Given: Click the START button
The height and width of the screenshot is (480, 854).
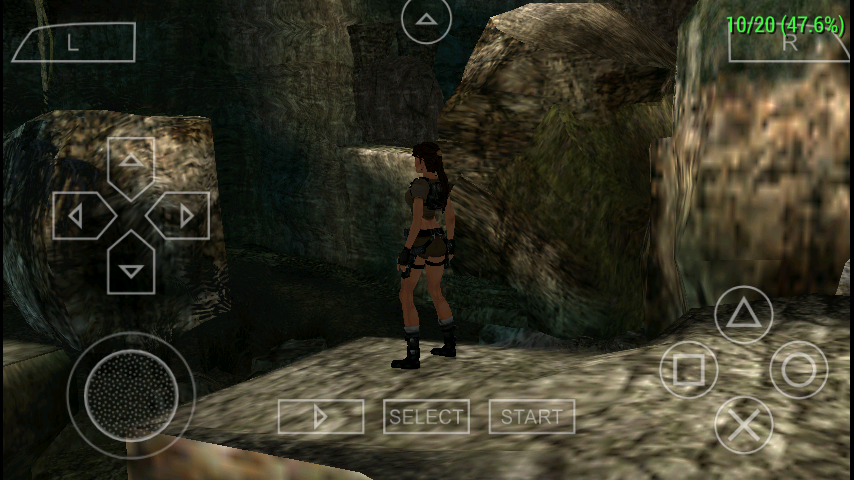Looking at the screenshot, I should pos(532,417).
